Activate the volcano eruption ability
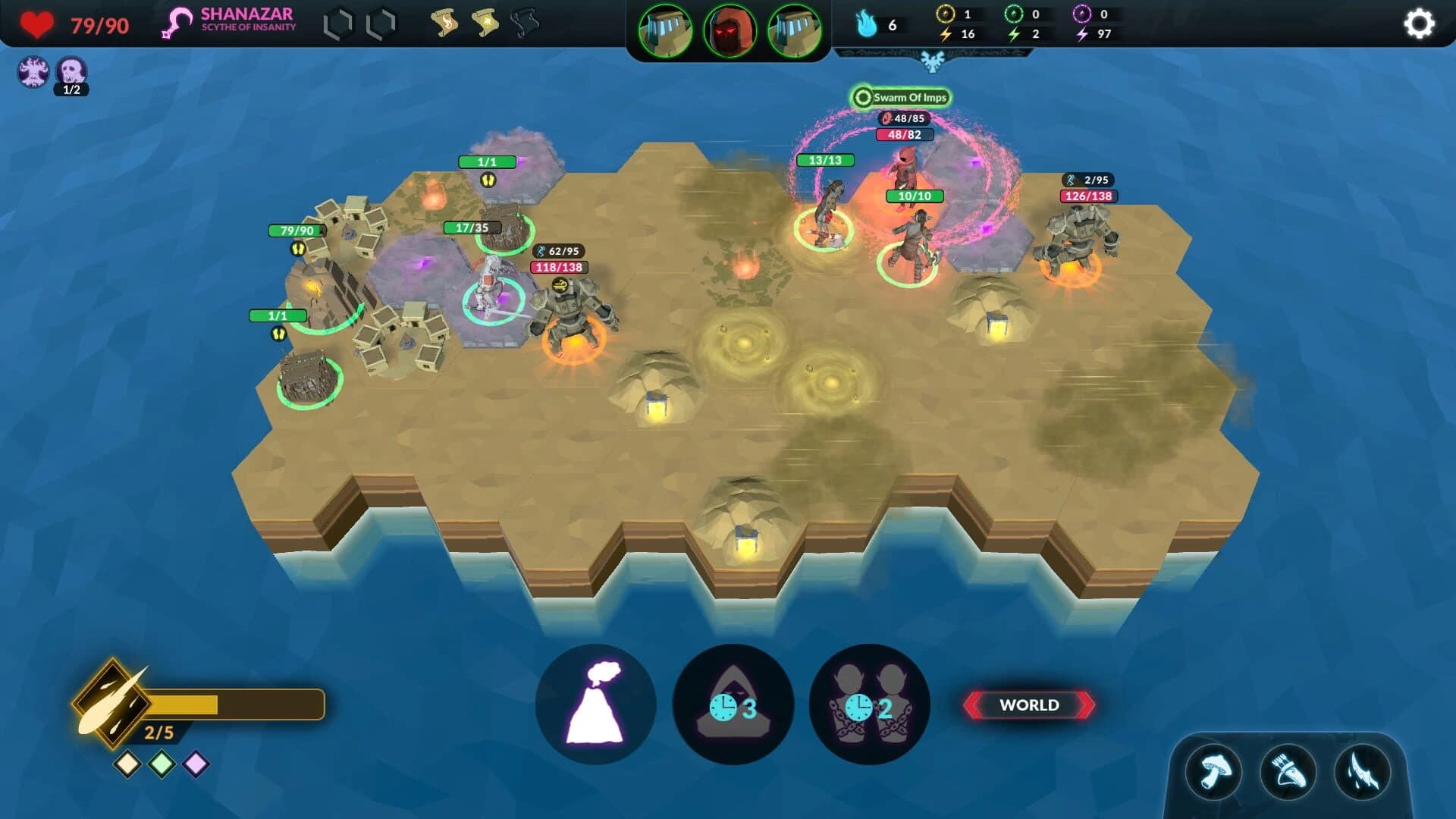 [596, 704]
